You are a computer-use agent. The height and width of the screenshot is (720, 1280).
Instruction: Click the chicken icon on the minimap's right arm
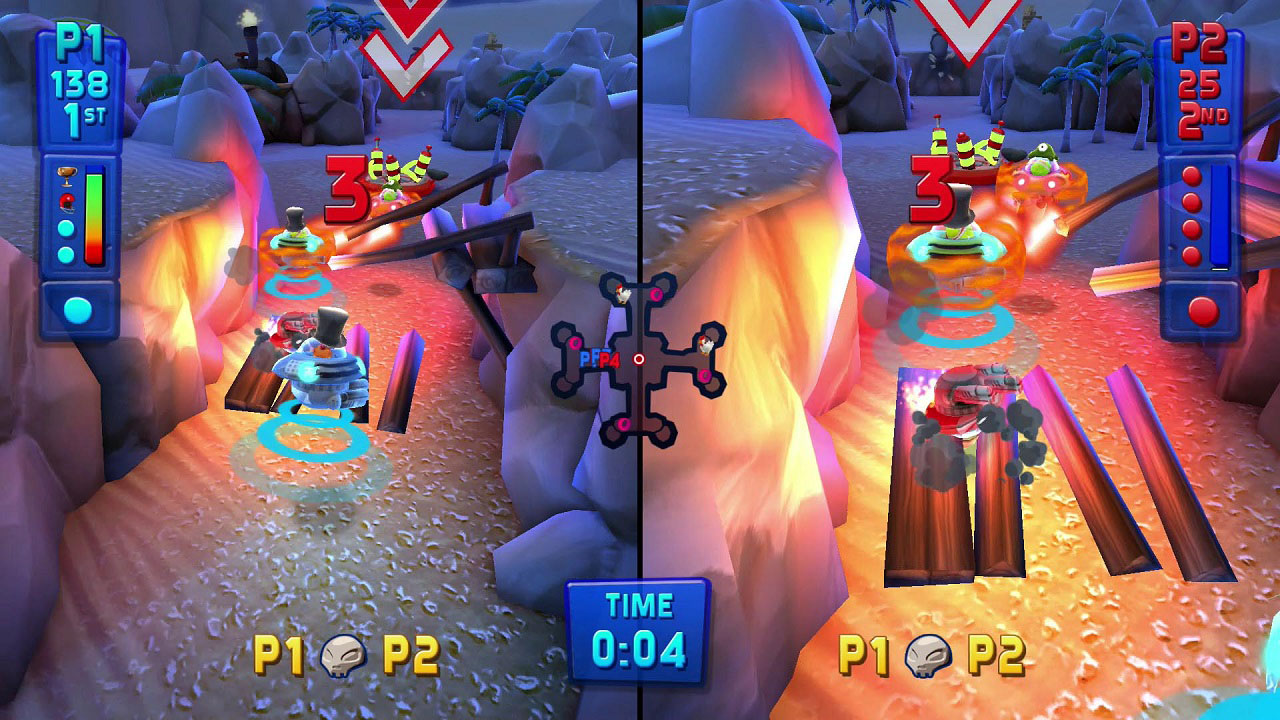click(x=705, y=345)
